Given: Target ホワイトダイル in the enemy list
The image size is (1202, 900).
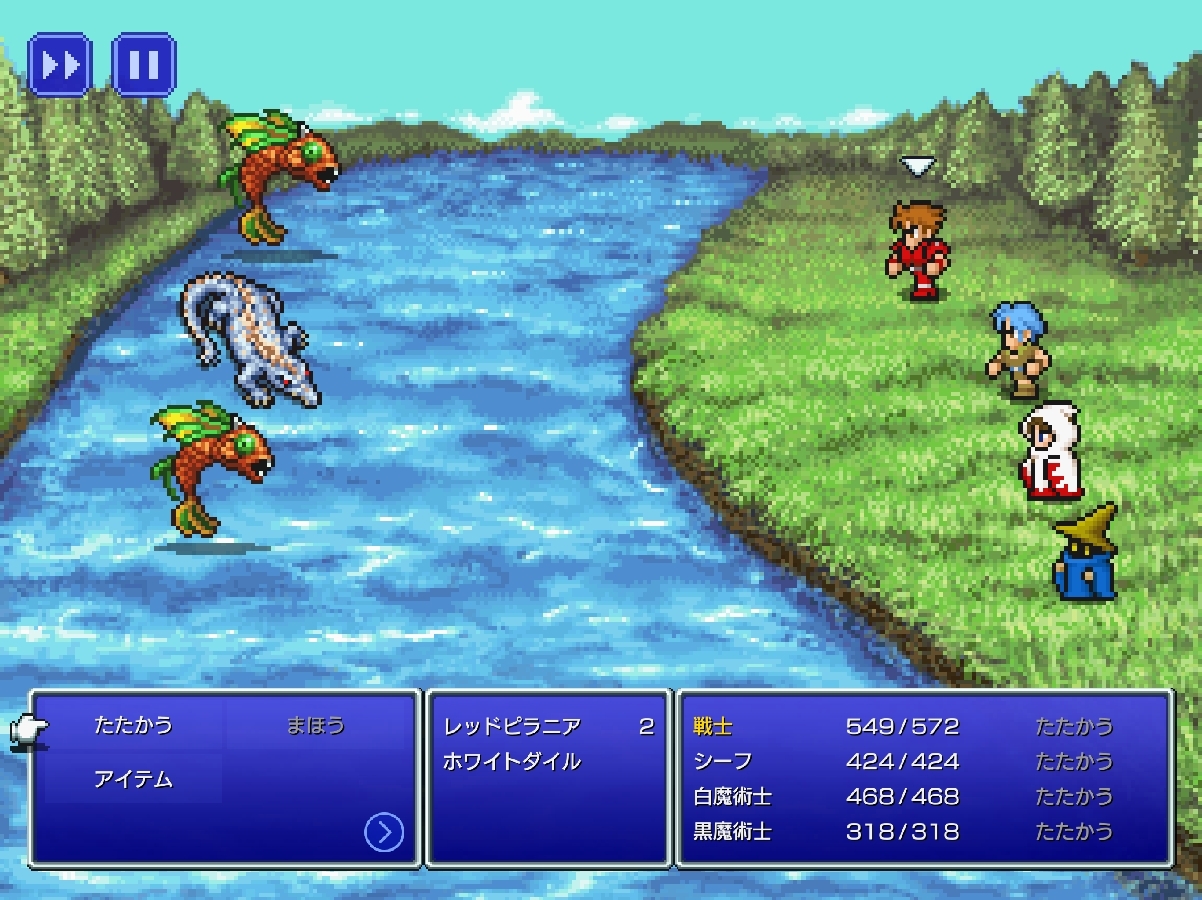Looking at the screenshot, I should [x=512, y=762].
